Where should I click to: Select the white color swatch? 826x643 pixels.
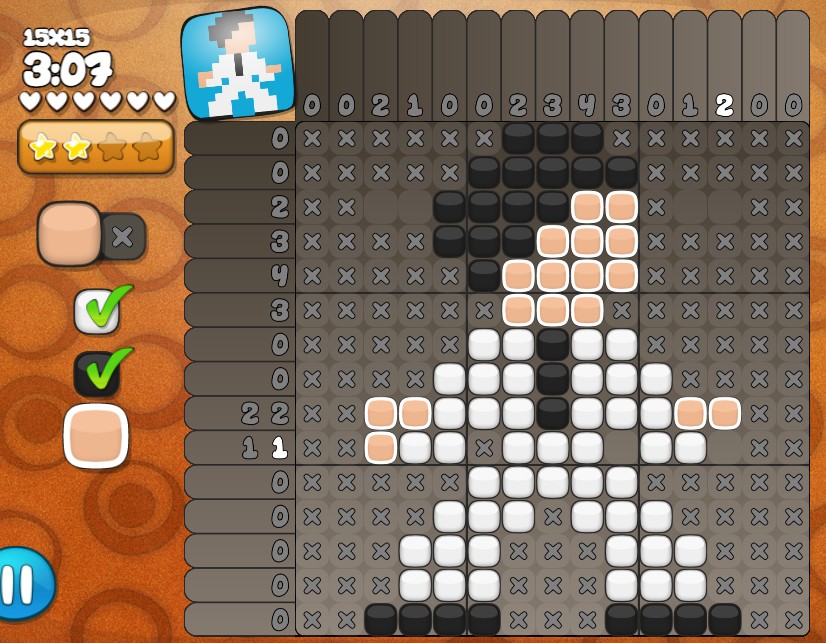tap(97, 310)
